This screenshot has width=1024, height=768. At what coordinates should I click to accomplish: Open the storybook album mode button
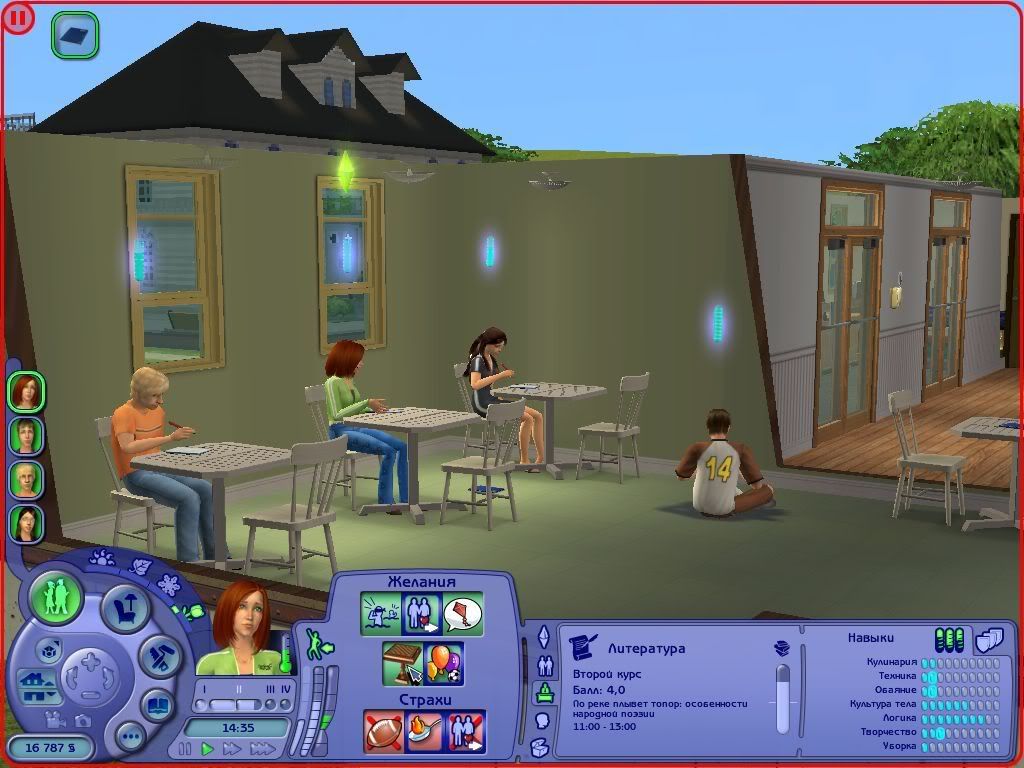[x=157, y=703]
